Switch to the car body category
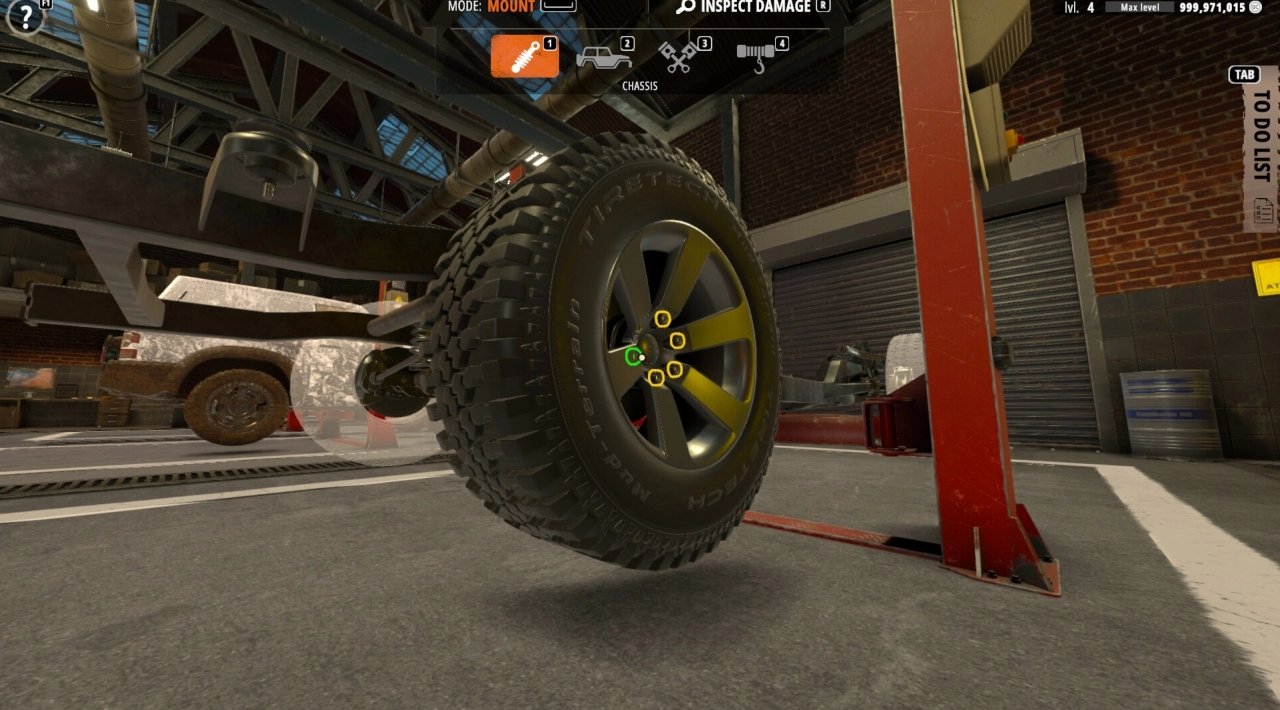 tap(603, 56)
